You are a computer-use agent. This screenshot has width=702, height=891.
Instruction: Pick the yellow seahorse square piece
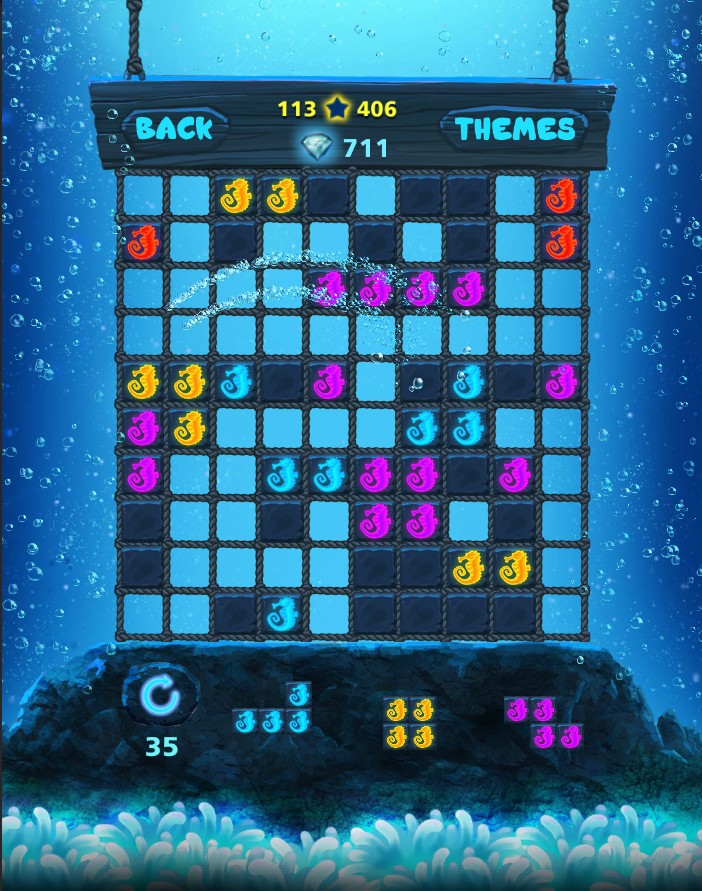click(409, 723)
